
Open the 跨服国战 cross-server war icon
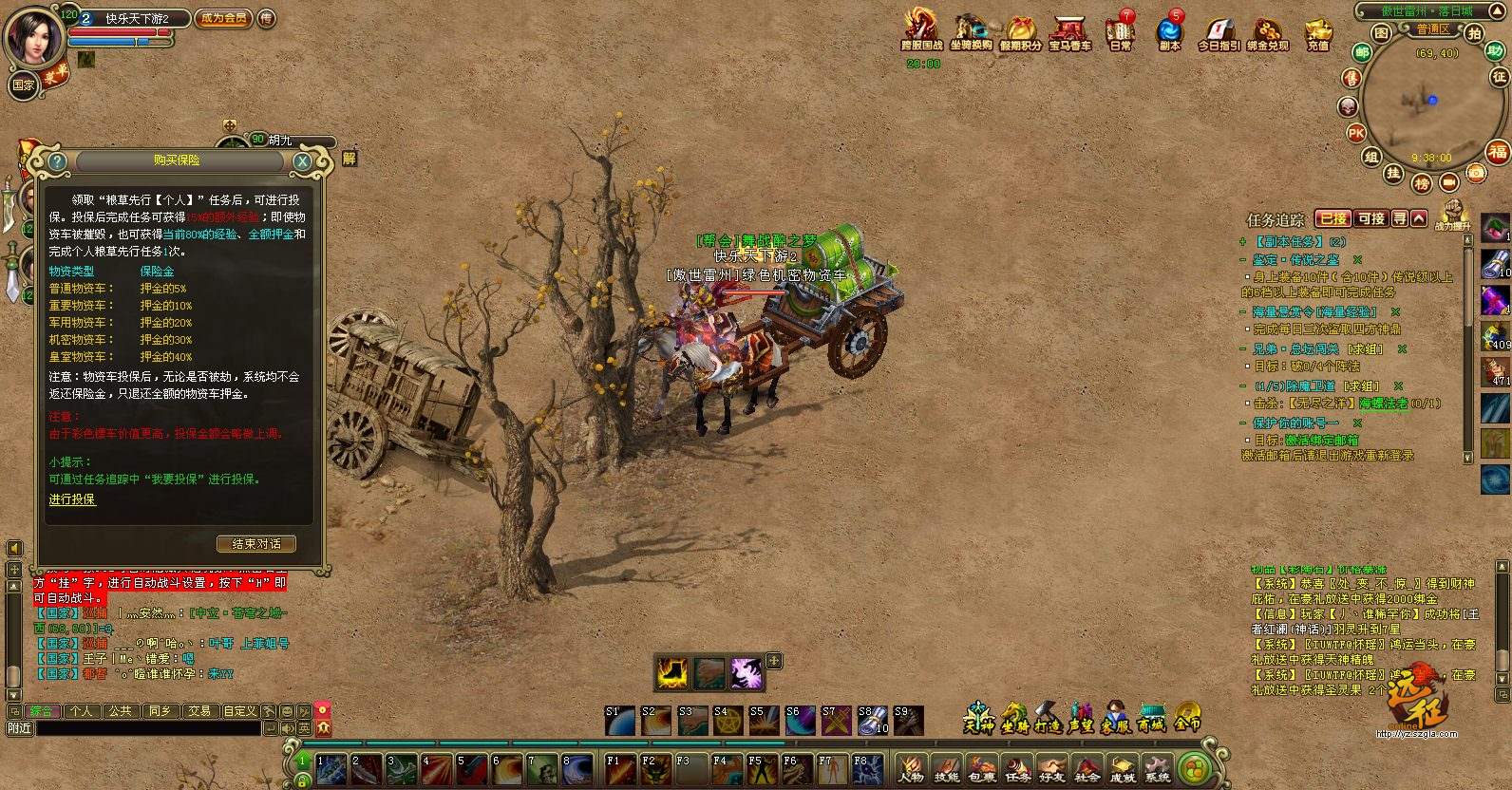921,31
